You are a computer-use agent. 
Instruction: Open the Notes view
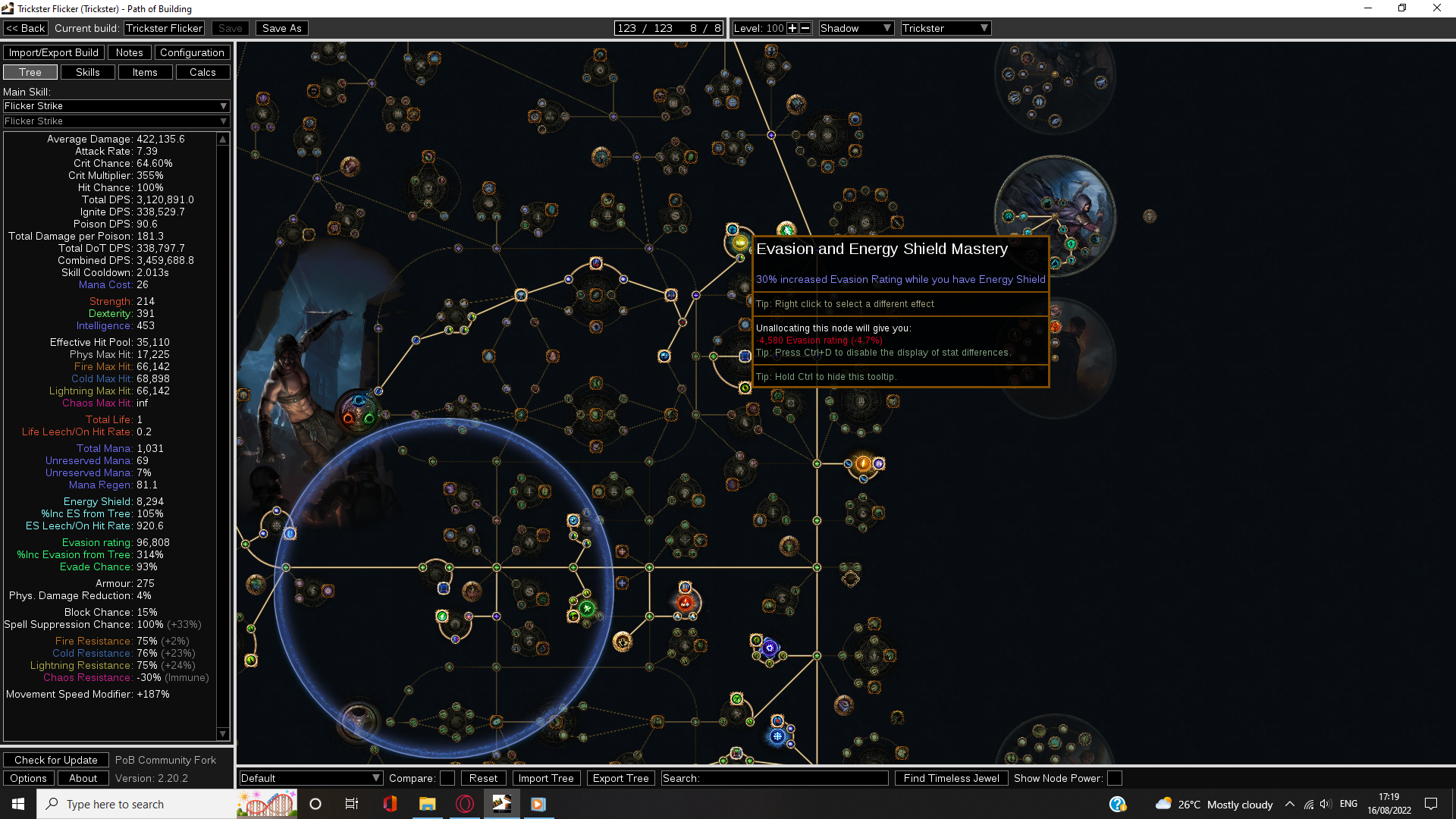pyautogui.click(x=129, y=52)
